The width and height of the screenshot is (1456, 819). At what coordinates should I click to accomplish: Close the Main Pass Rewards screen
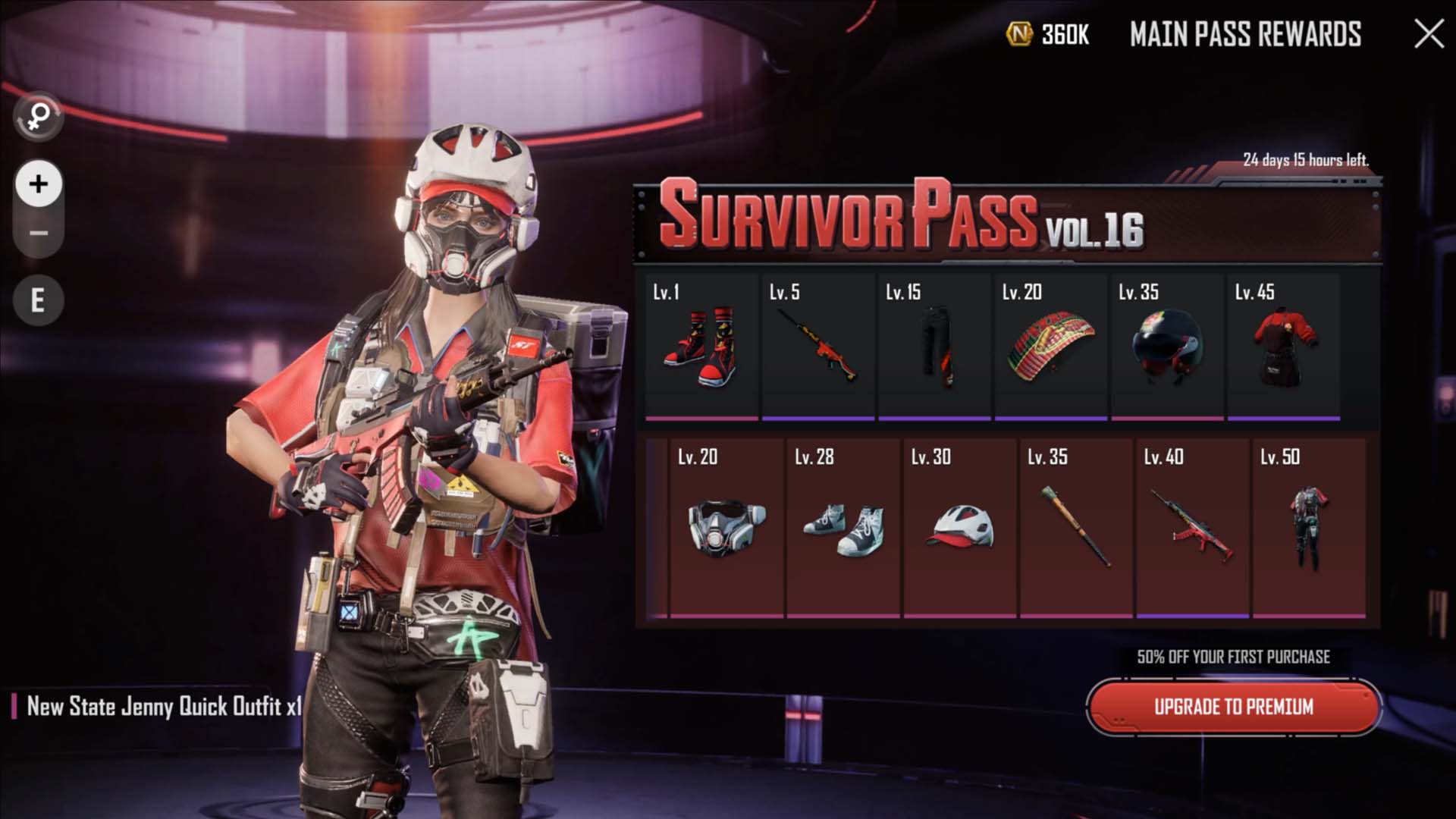point(1429,34)
